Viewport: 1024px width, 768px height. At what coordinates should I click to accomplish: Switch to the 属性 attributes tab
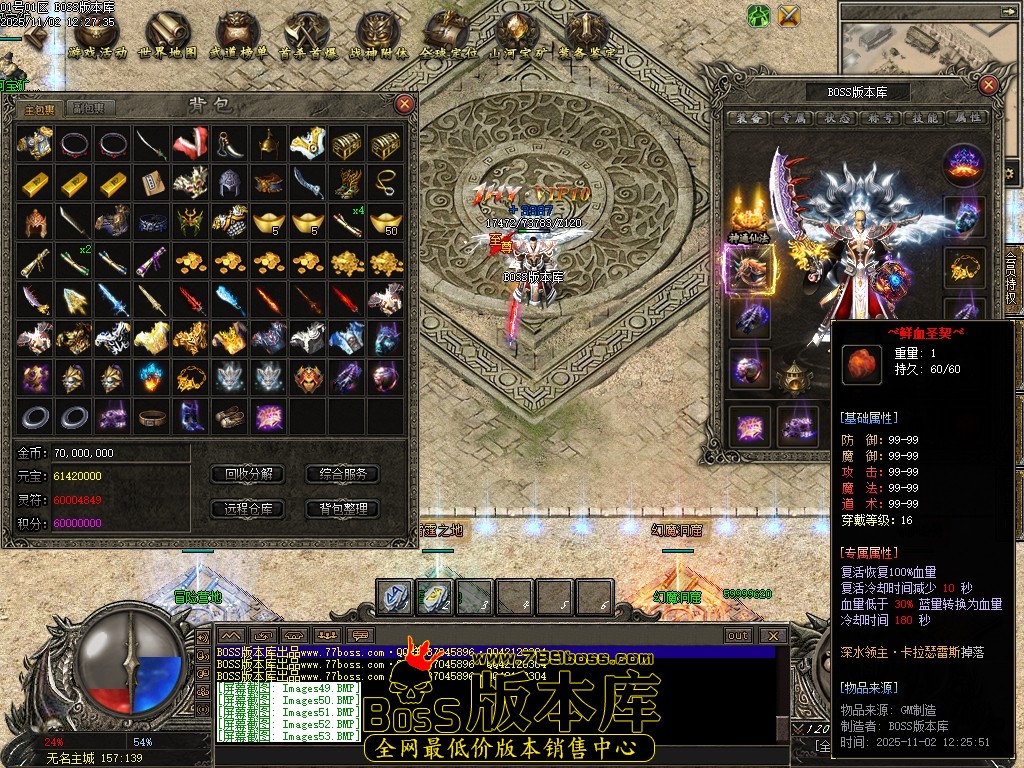(x=968, y=118)
